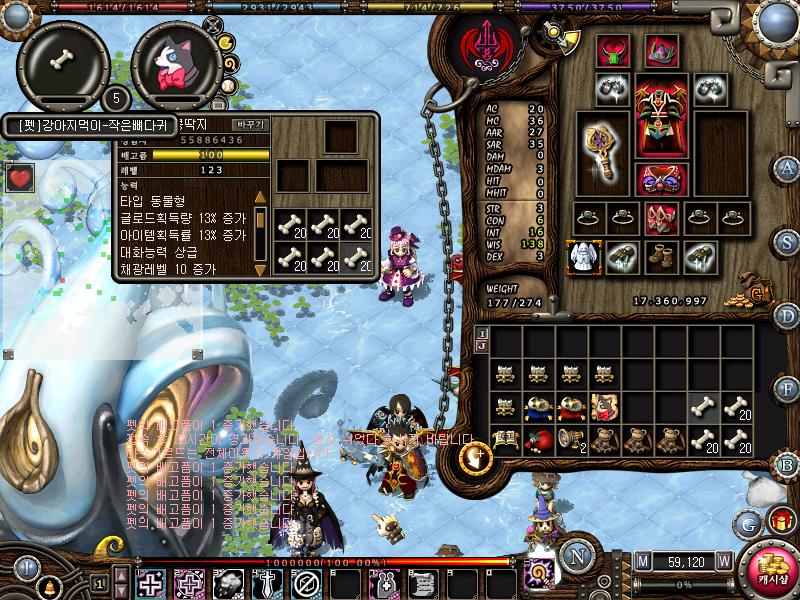Open the 캐시샵 cash shop
This screenshot has height=600, width=800.
point(770,570)
